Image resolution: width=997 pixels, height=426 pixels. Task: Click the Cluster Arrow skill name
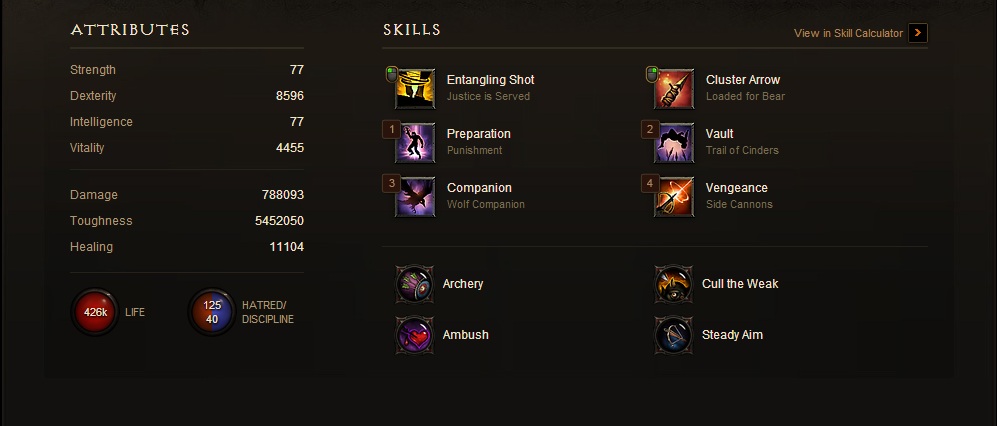tap(742, 80)
